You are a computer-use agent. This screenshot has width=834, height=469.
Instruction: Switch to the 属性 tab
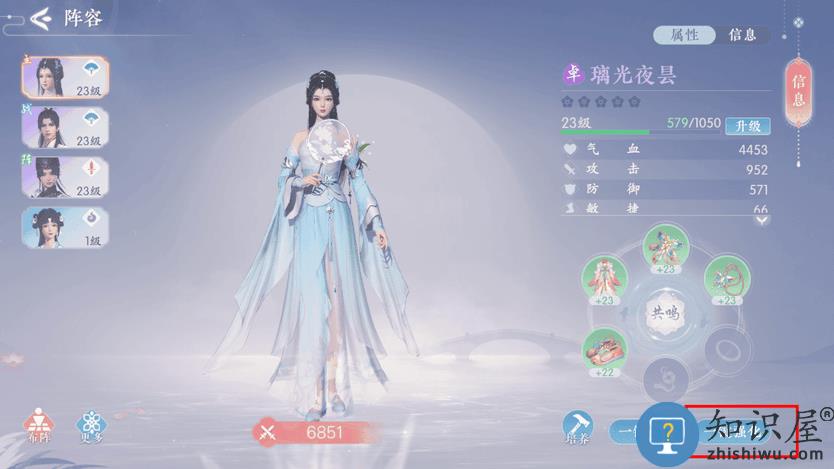tap(684, 35)
